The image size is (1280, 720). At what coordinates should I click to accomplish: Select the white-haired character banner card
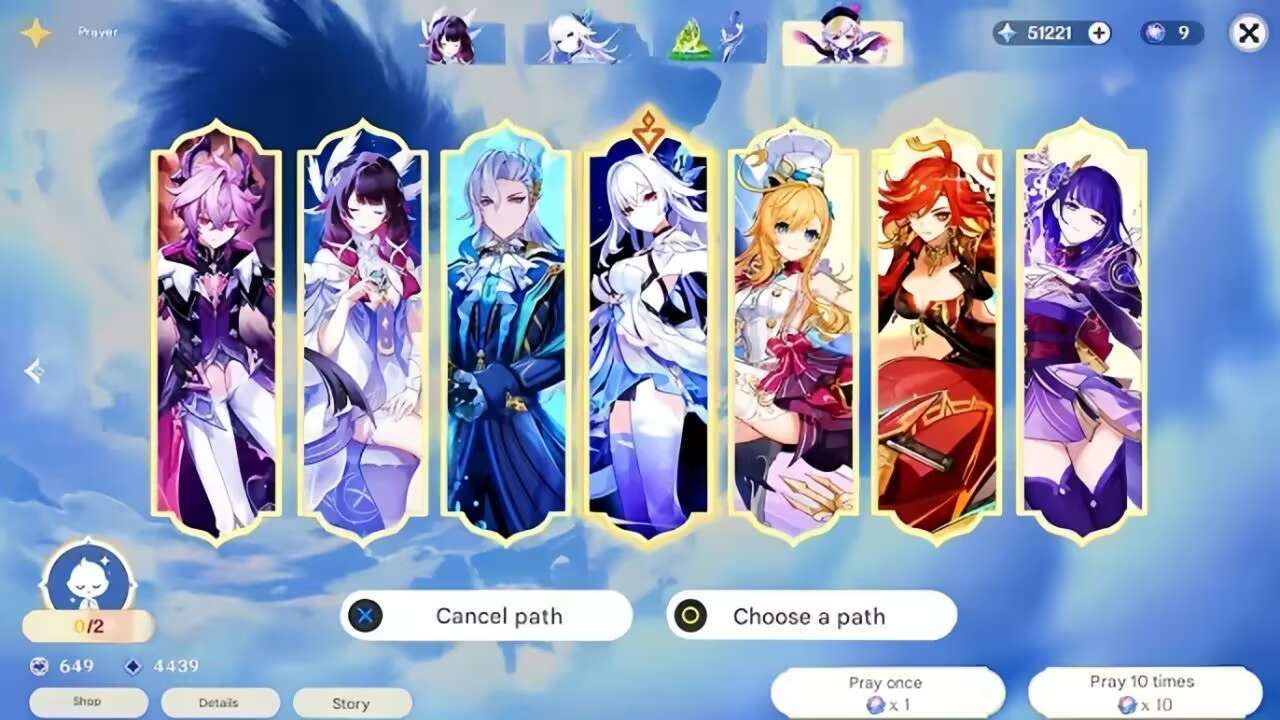point(651,330)
